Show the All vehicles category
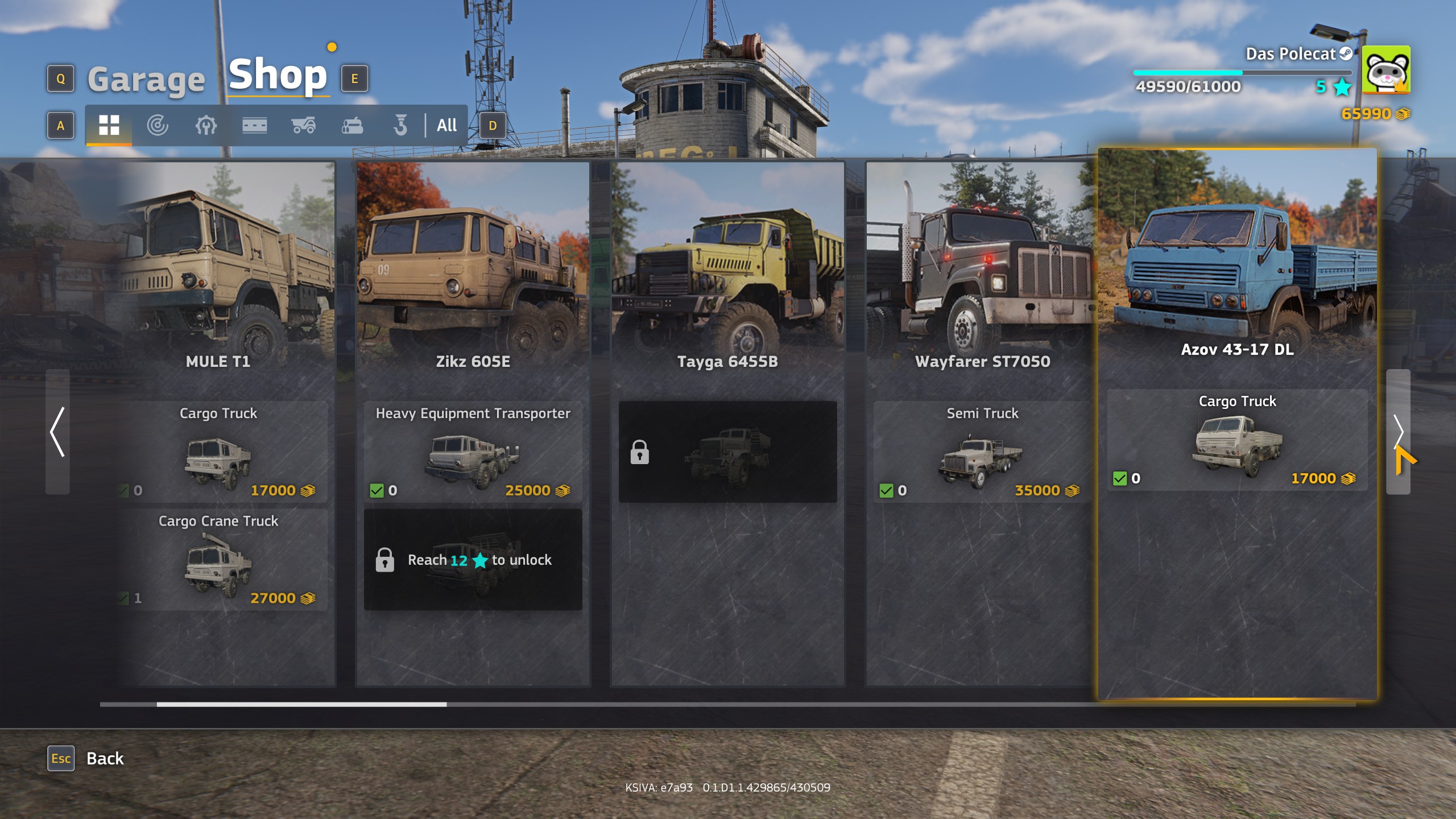Viewport: 1456px width, 819px height. (x=446, y=125)
